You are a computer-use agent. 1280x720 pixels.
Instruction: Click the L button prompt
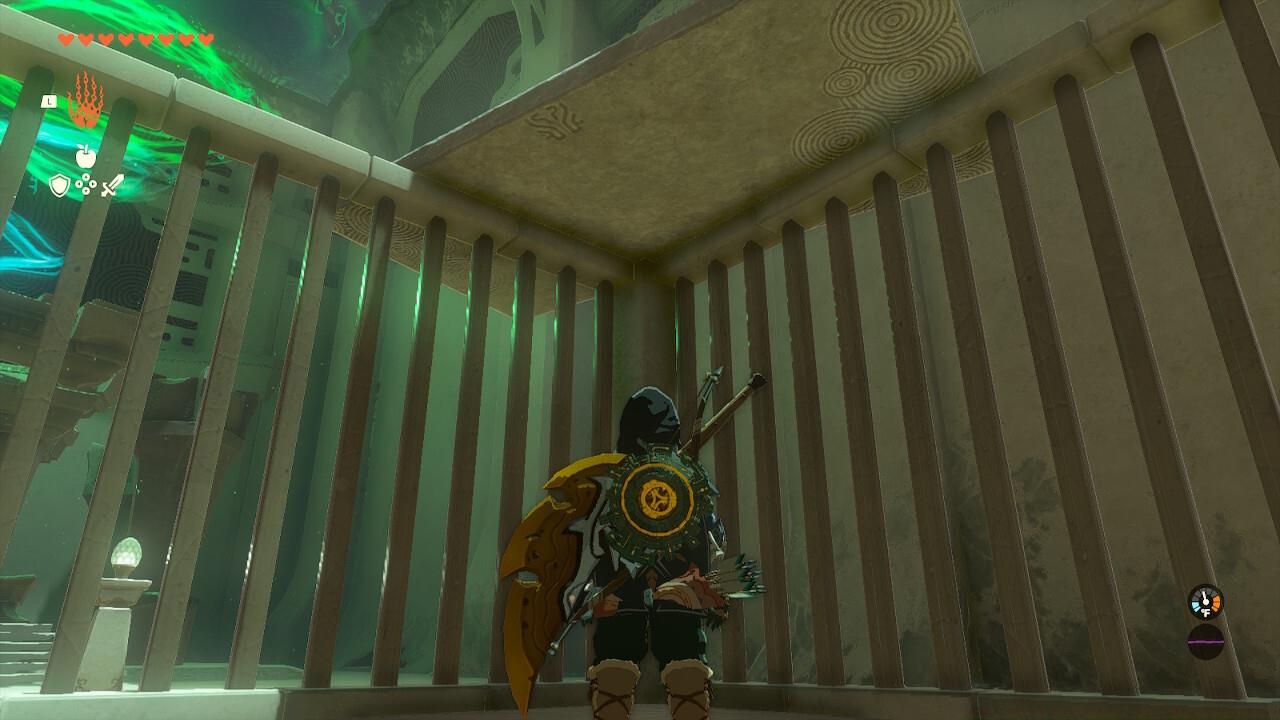[49, 101]
